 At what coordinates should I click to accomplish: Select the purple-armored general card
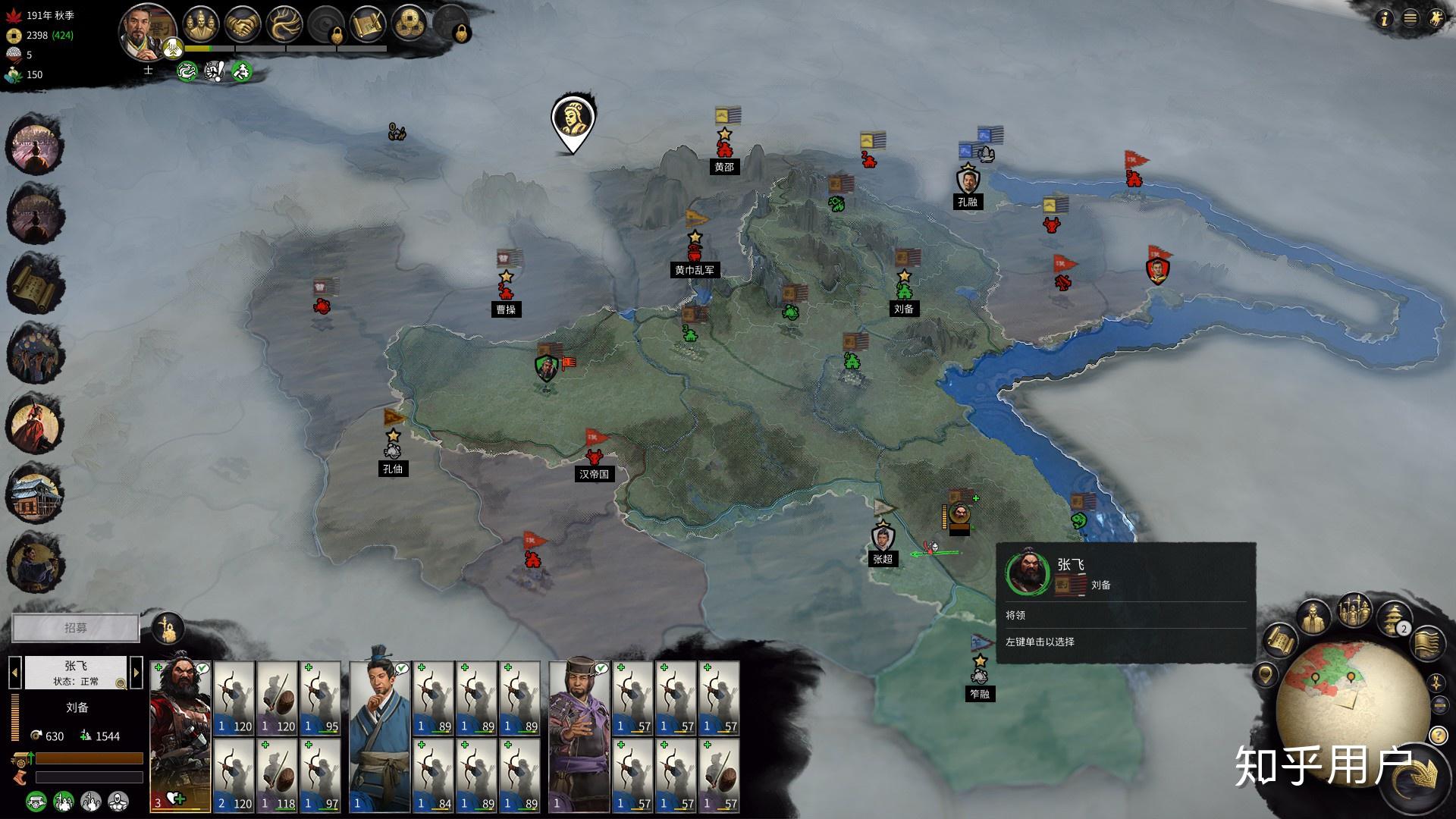579,736
